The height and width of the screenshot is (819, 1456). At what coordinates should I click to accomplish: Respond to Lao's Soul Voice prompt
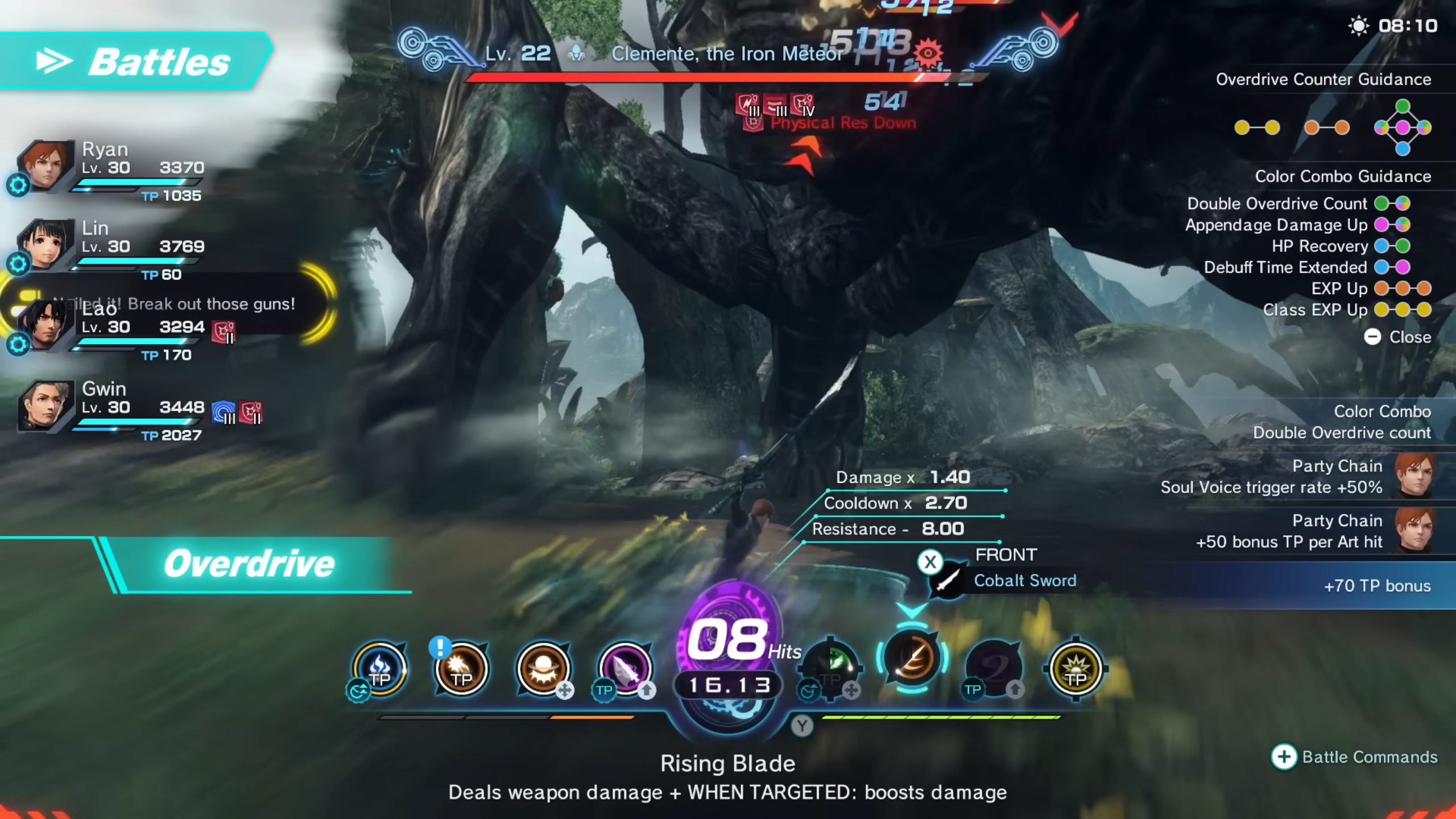pyautogui.click(x=171, y=304)
